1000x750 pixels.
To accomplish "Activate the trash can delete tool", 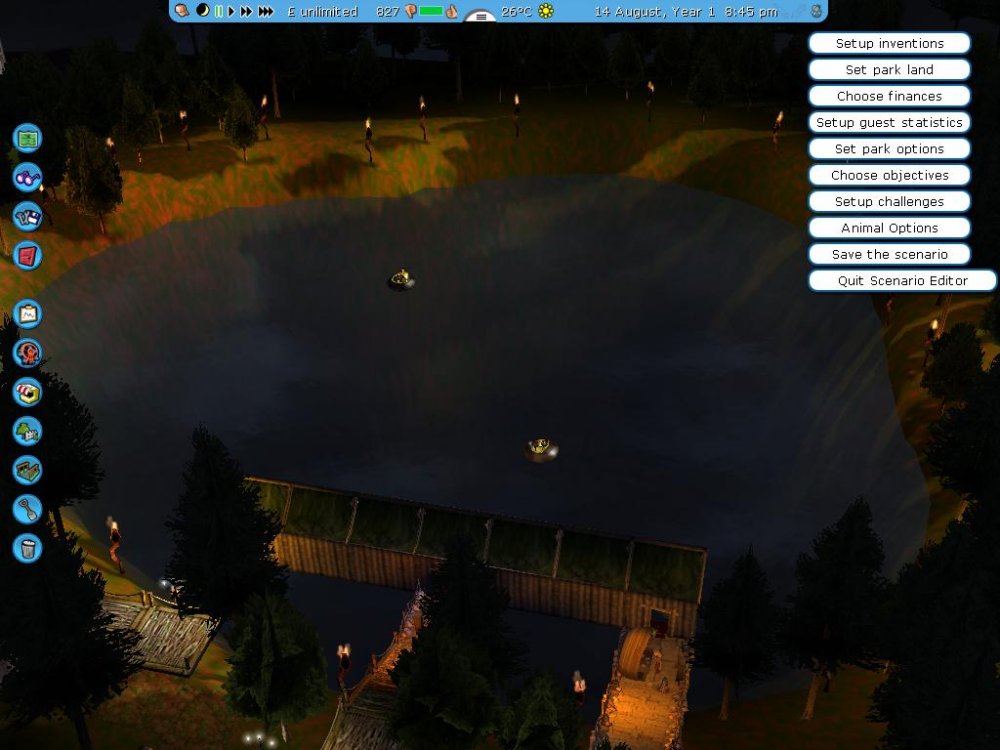I will [x=27, y=548].
